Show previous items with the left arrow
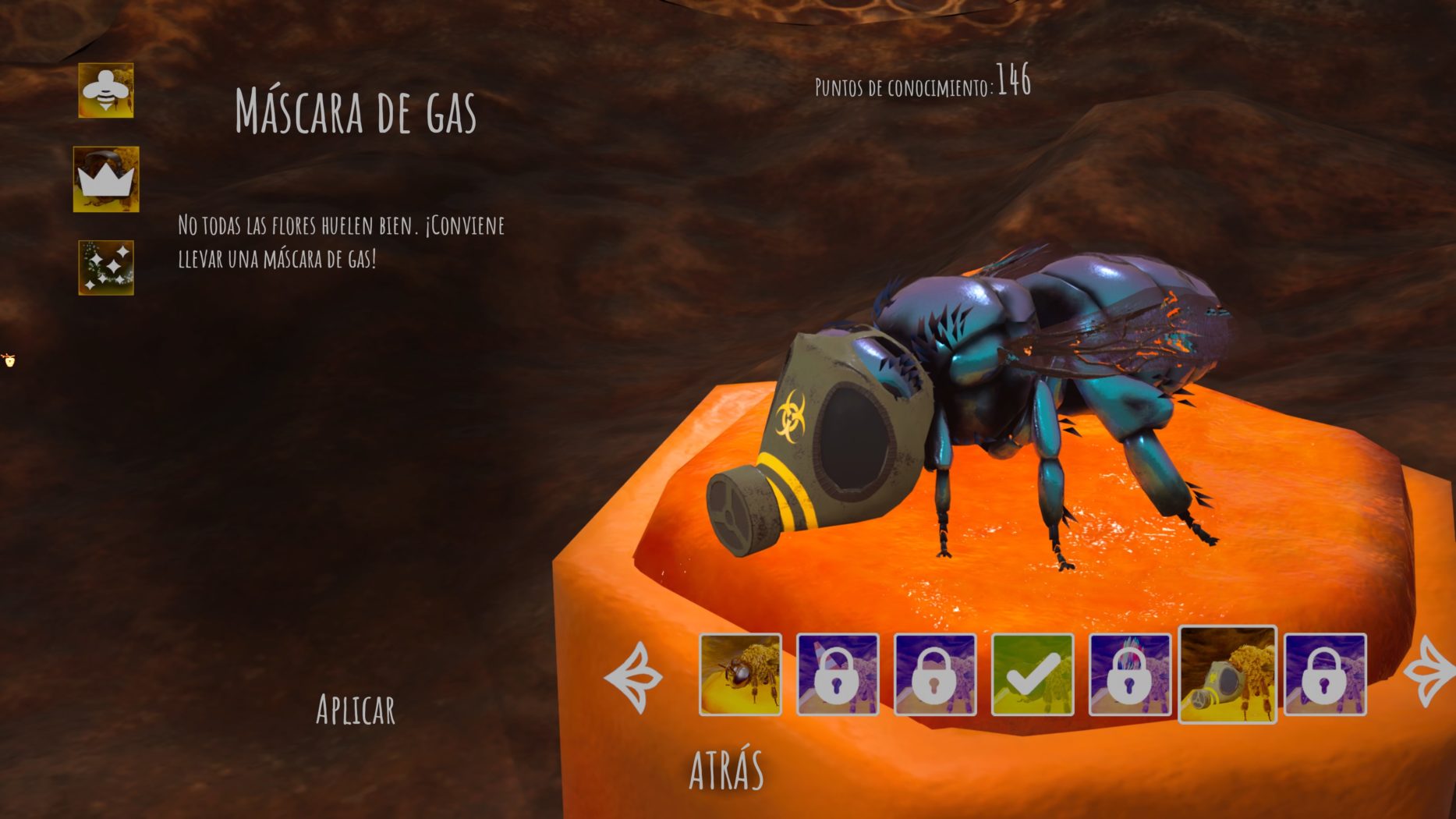 (634, 677)
